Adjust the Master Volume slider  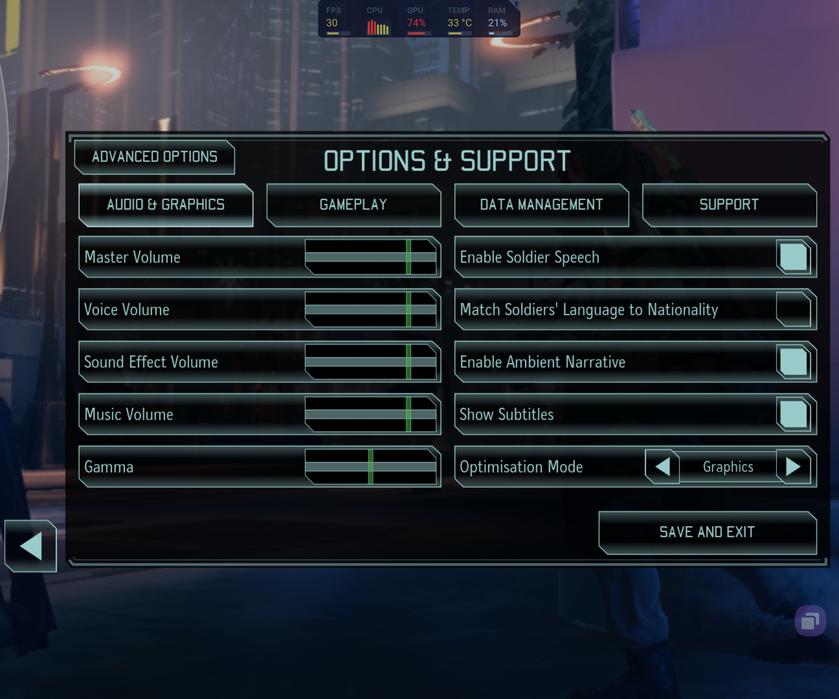coord(371,257)
